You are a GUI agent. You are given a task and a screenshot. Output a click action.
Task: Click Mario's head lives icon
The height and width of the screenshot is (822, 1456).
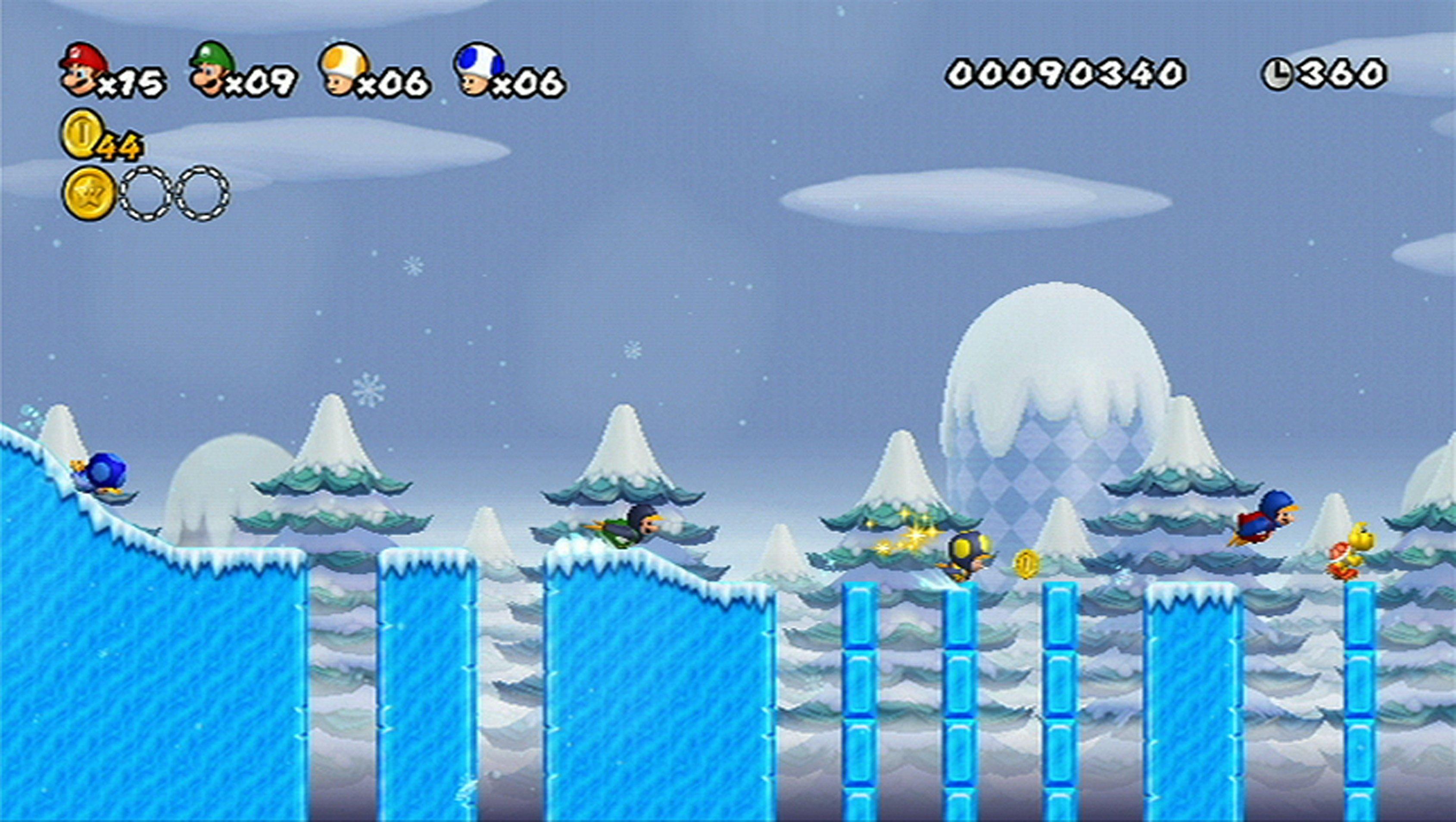83,68
